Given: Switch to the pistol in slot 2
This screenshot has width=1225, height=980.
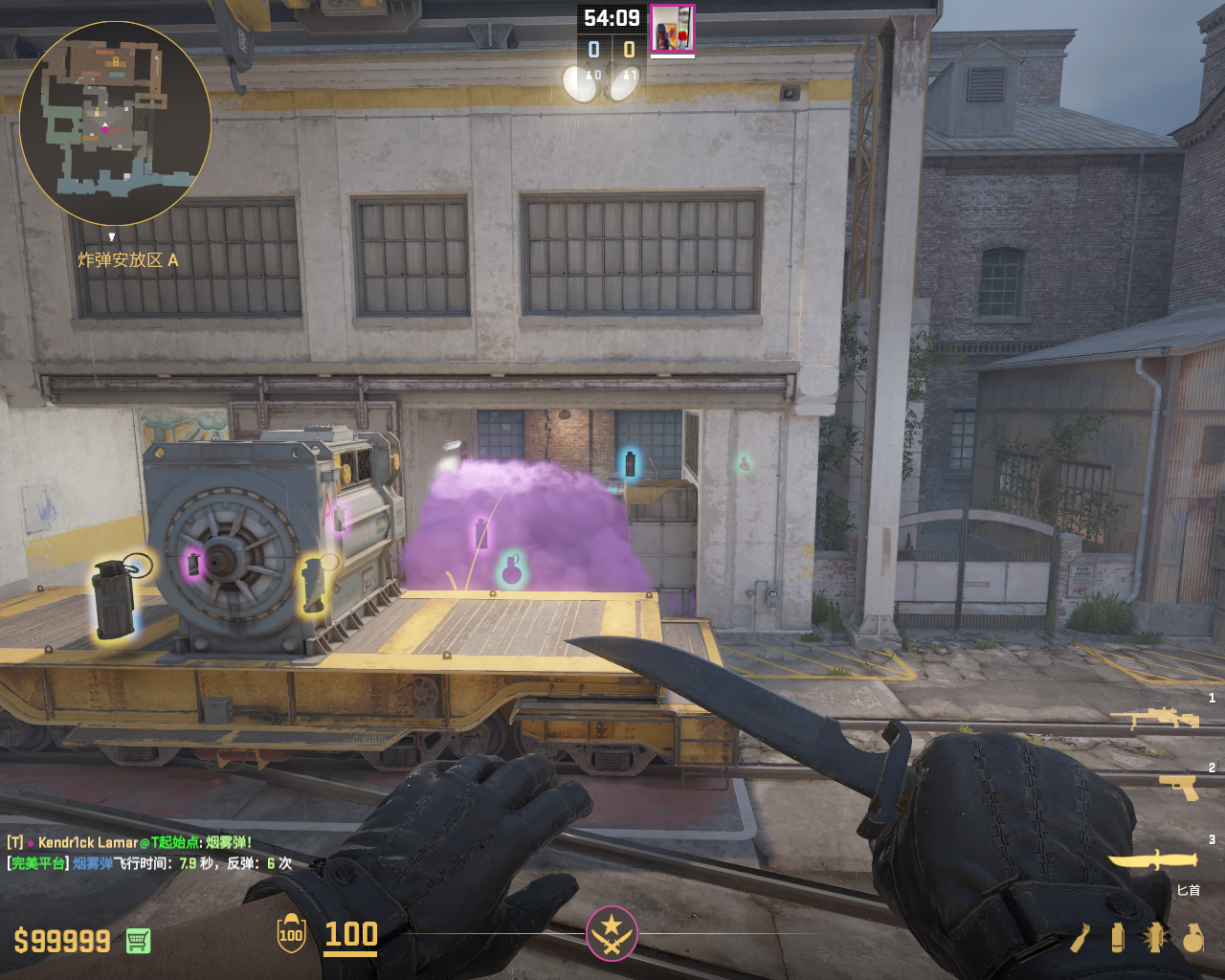Looking at the screenshot, I should (x=1178, y=787).
